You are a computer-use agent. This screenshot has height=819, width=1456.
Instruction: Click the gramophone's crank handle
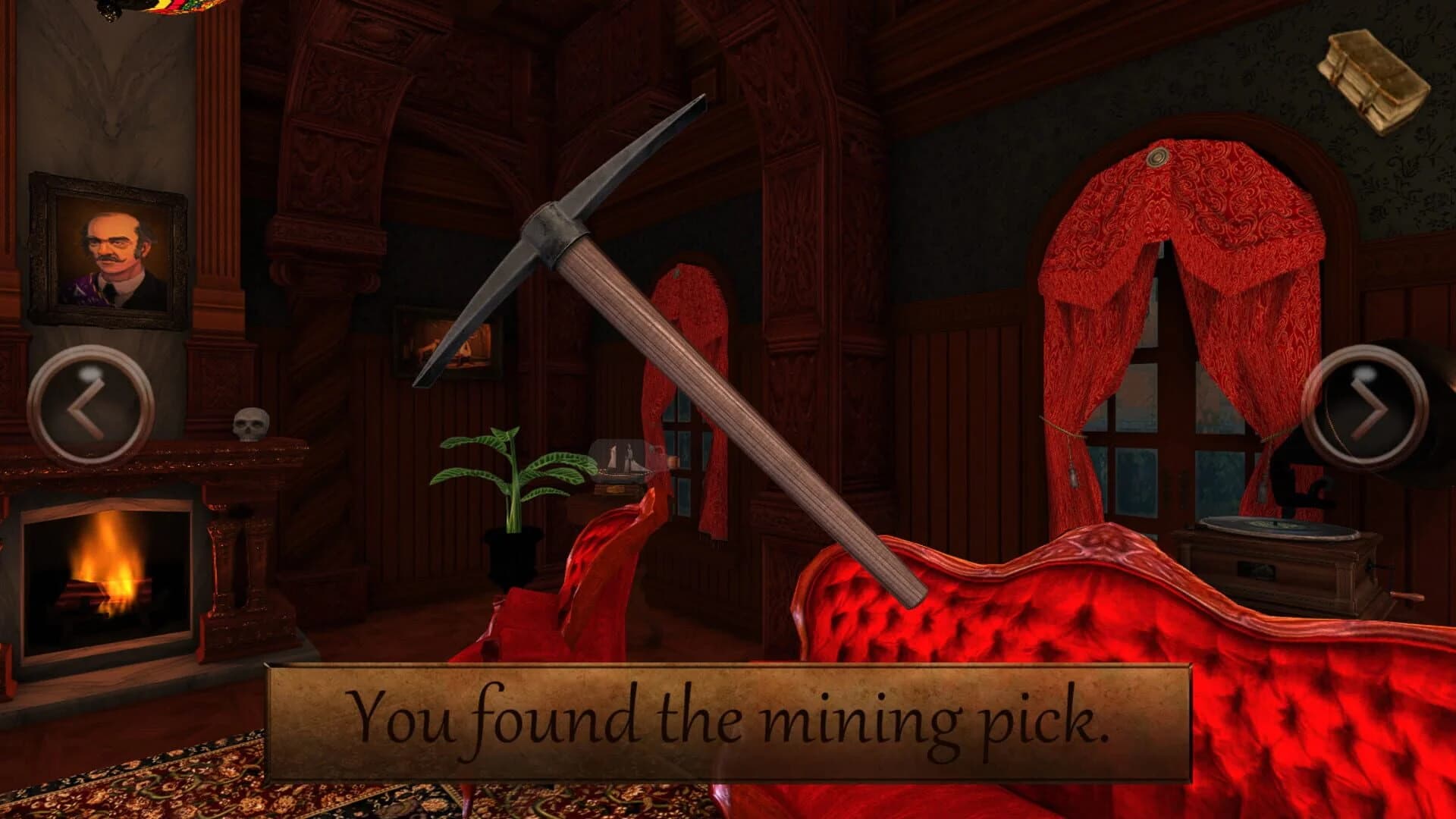tap(1407, 597)
